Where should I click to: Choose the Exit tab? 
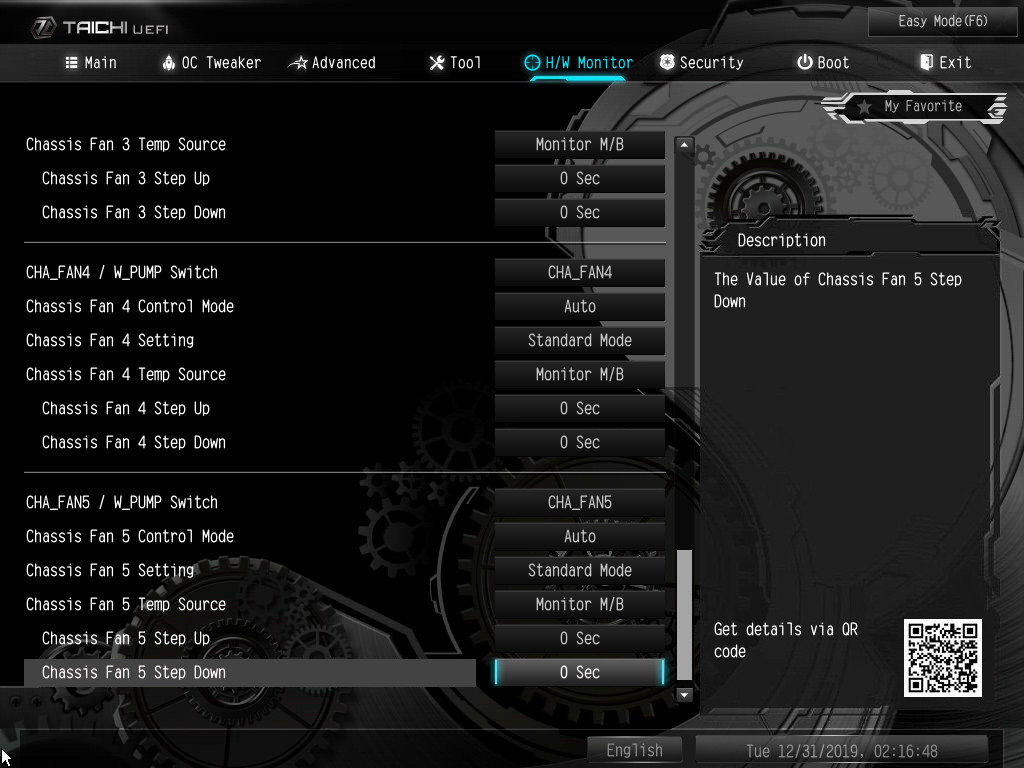click(945, 63)
